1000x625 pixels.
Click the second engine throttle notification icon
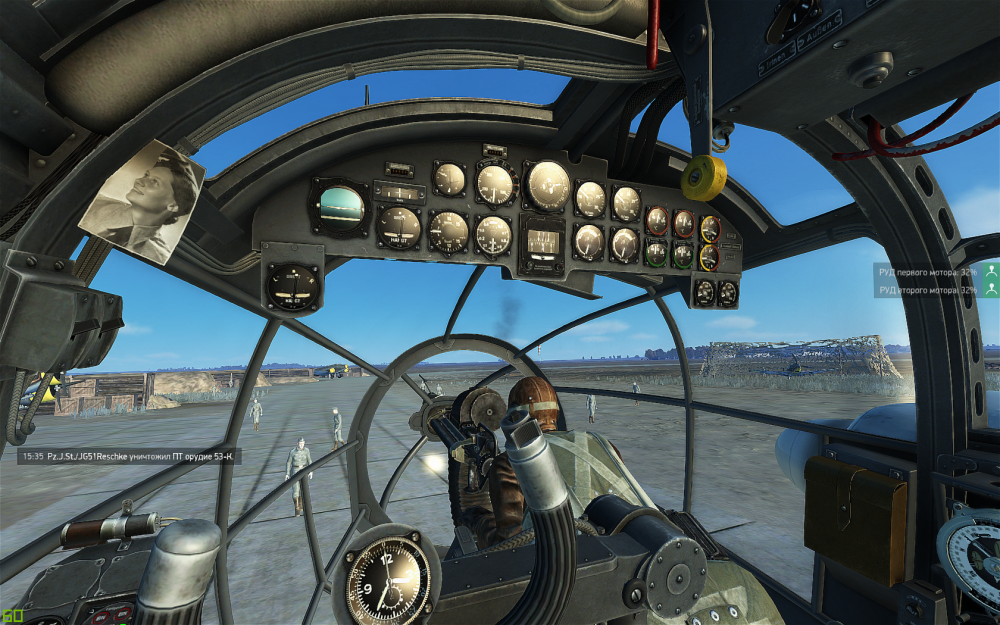click(x=990, y=289)
